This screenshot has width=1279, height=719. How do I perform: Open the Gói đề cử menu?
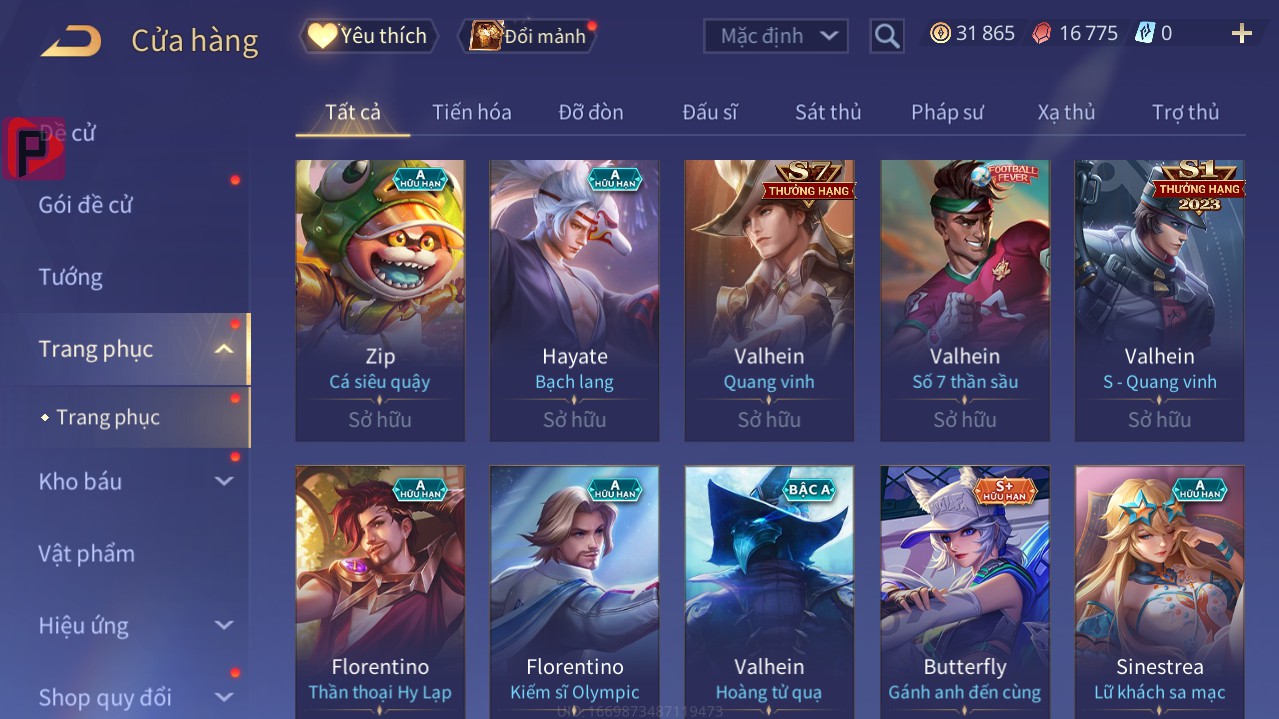(86, 205)
